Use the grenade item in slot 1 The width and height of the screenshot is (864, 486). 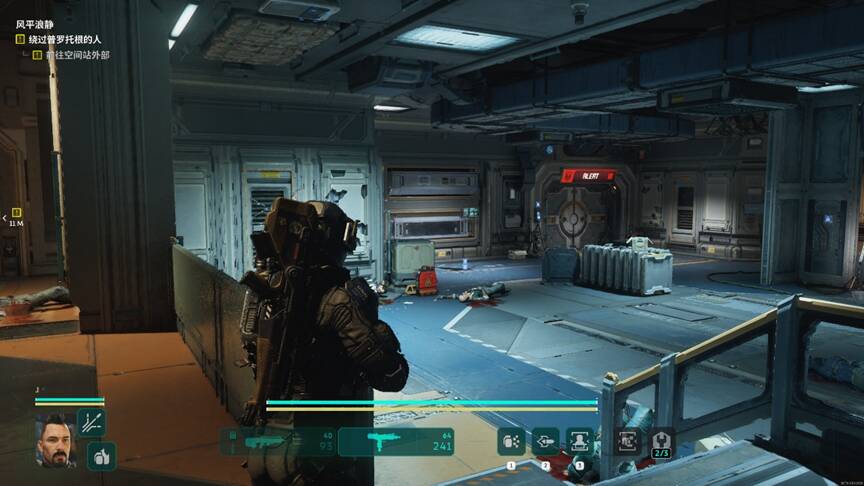(512, 441)
